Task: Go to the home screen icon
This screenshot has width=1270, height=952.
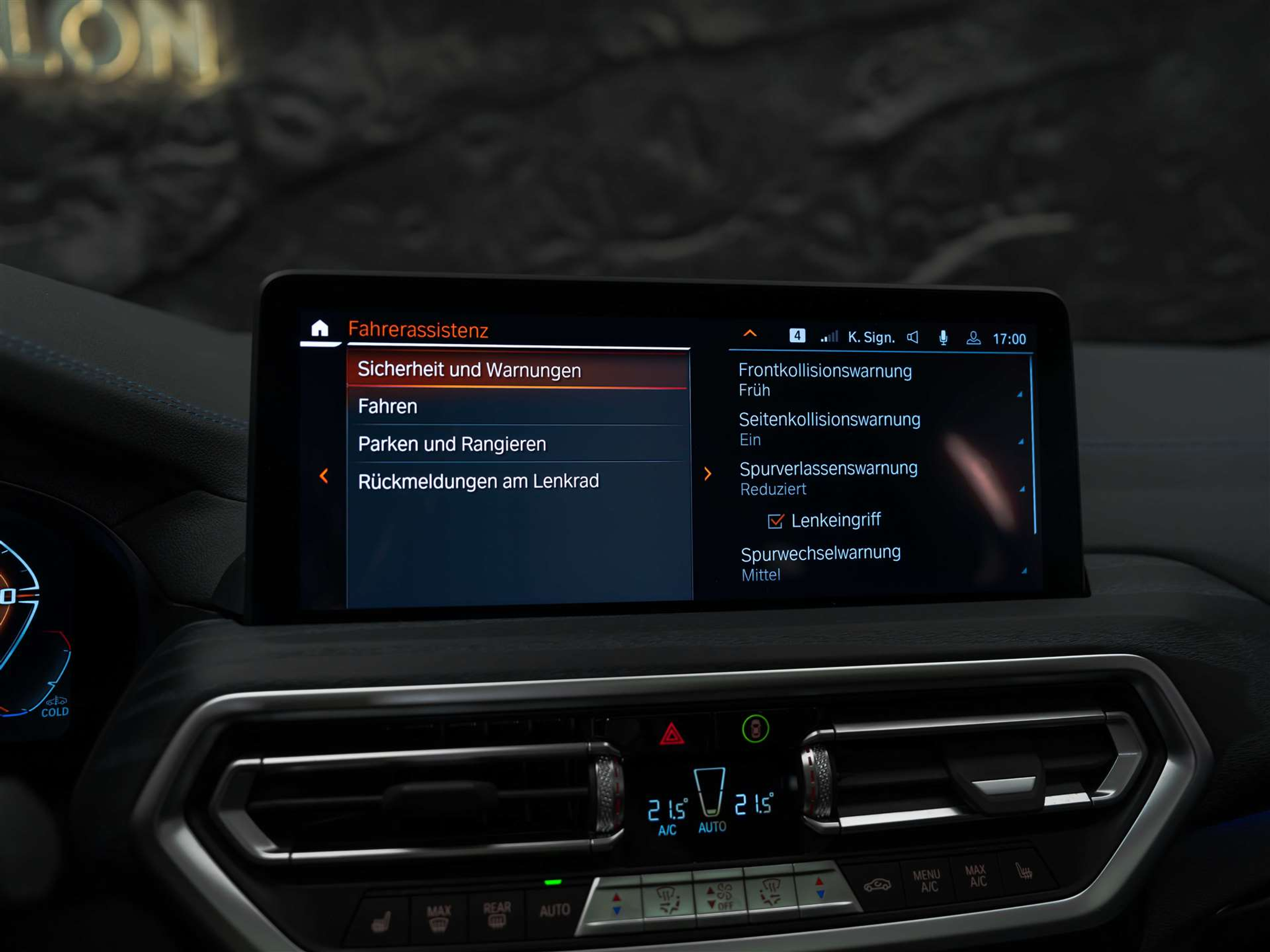Action: click(319, 328)
